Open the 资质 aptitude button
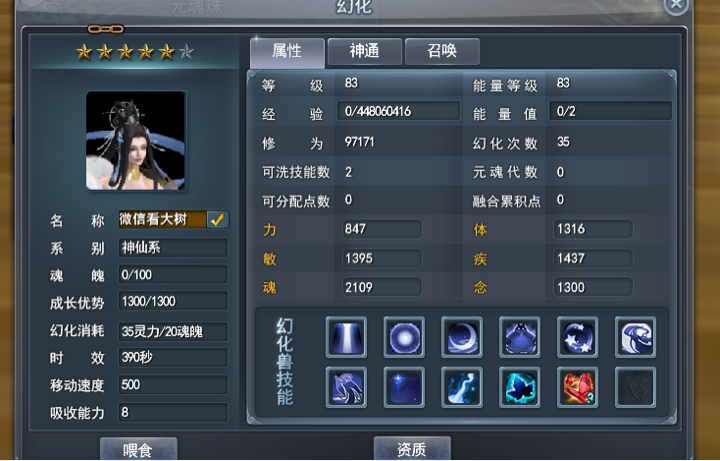This screenshot has height=461, width=720. tap(412, 449)
